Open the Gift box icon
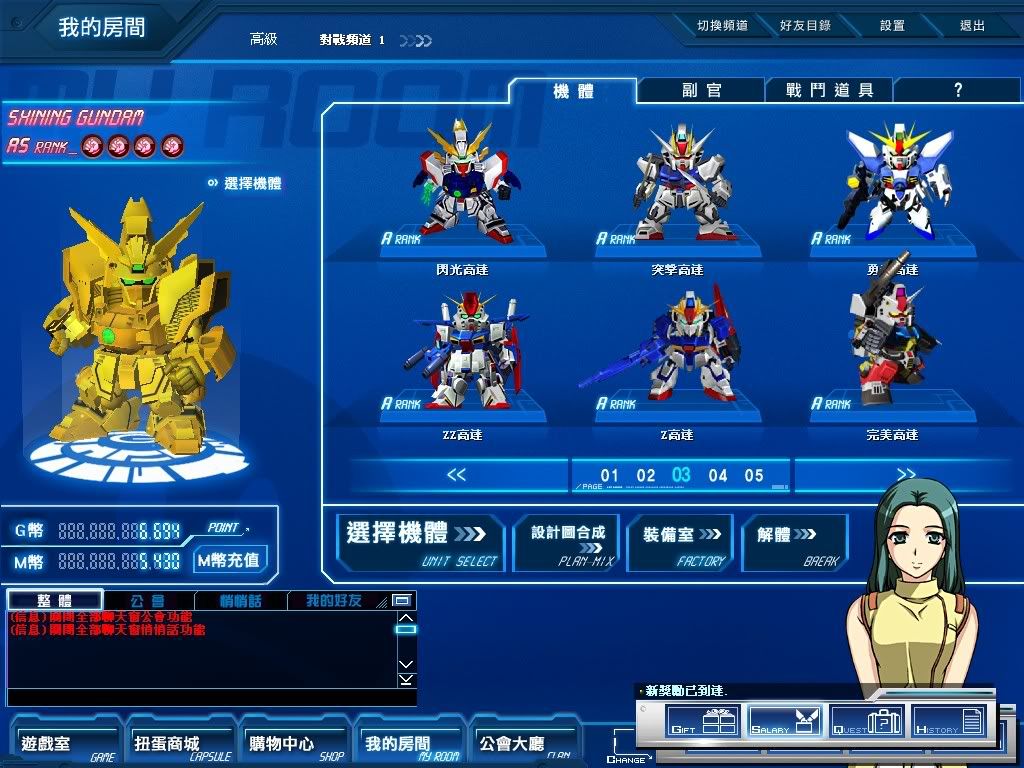 (x=702, y=721)
